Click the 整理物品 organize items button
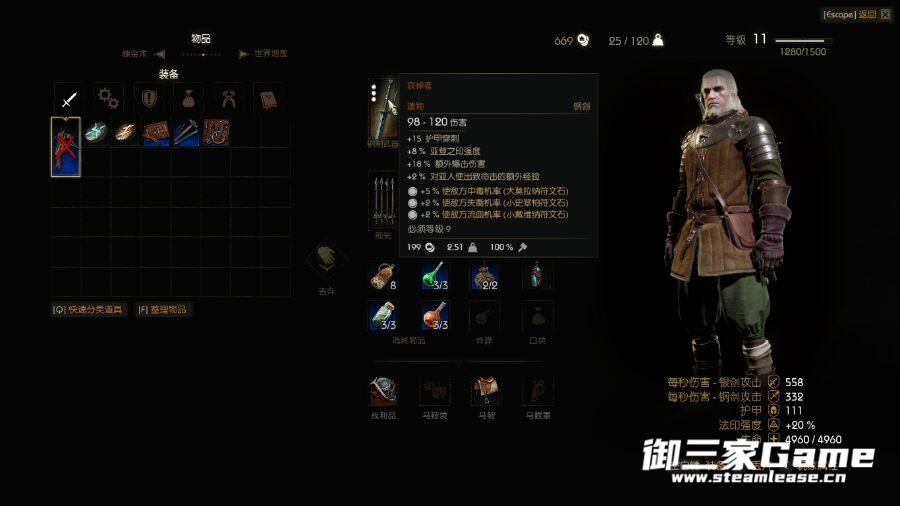 [x=163, y=310]
